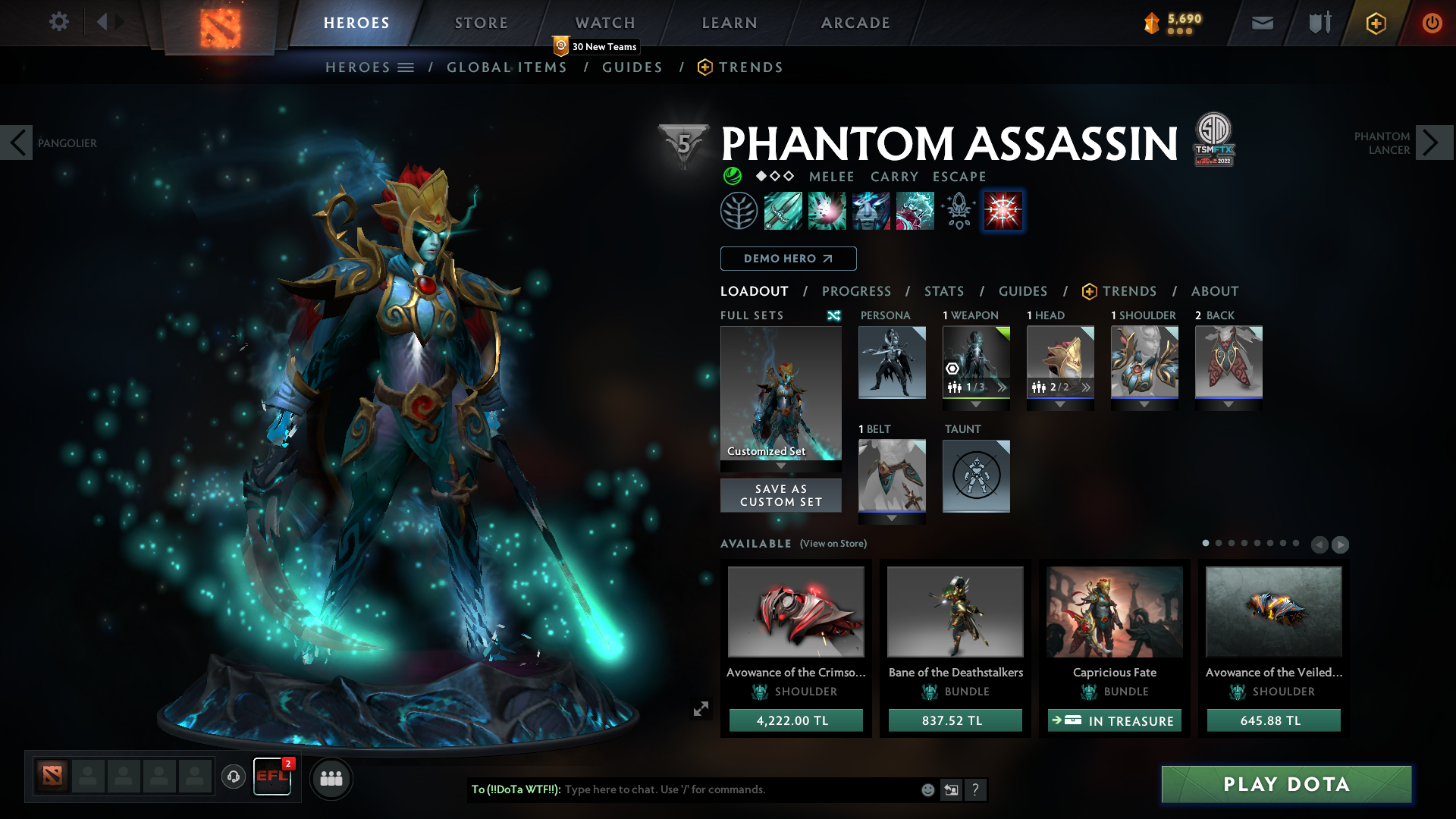Image resolution: width=1456 pixels, height=819 pixels.
Task: Open the Learn section
Action: pos(730,23)
